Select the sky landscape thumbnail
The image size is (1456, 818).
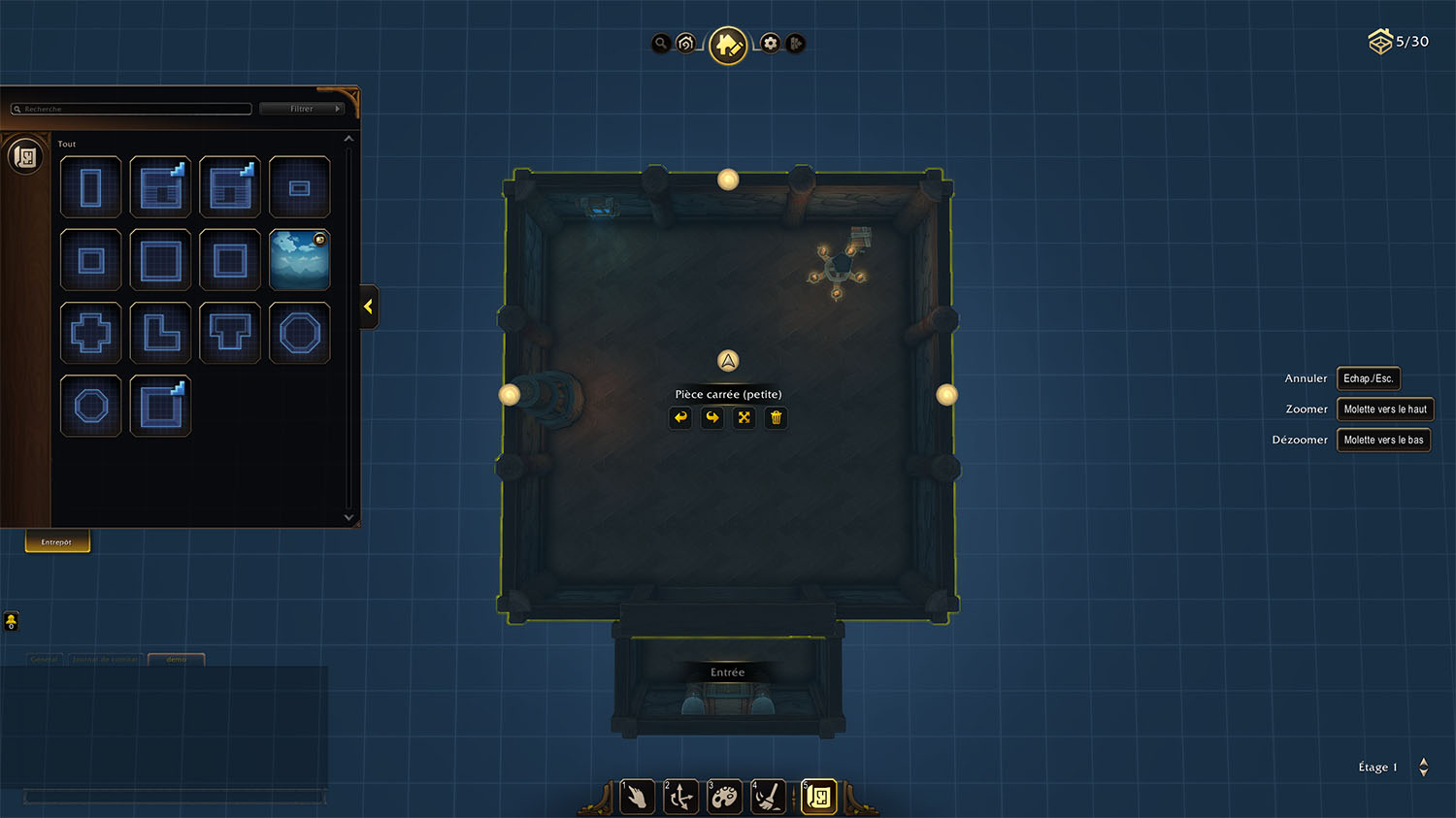click(300, 260)
